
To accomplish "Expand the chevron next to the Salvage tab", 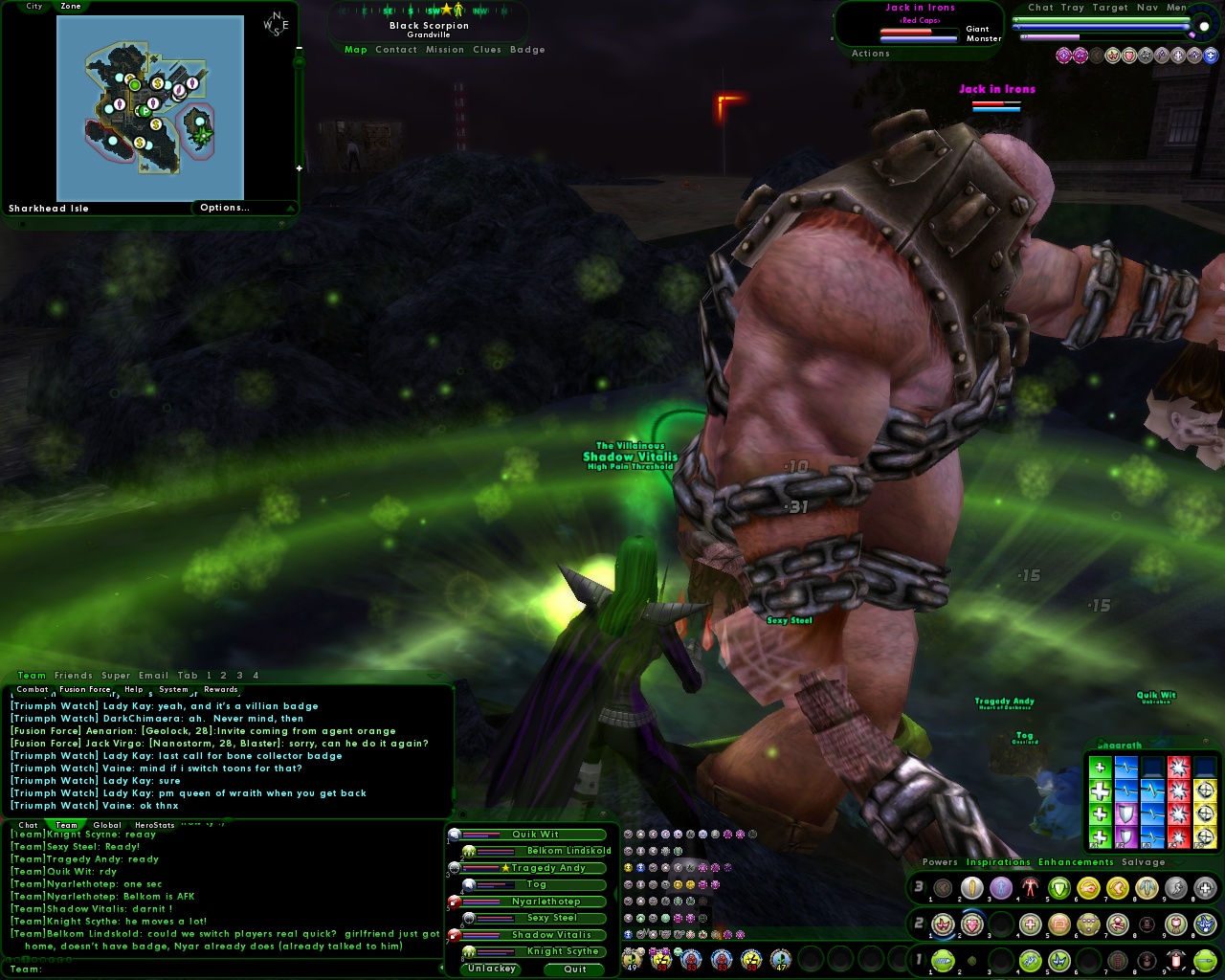I will 1178,862.
